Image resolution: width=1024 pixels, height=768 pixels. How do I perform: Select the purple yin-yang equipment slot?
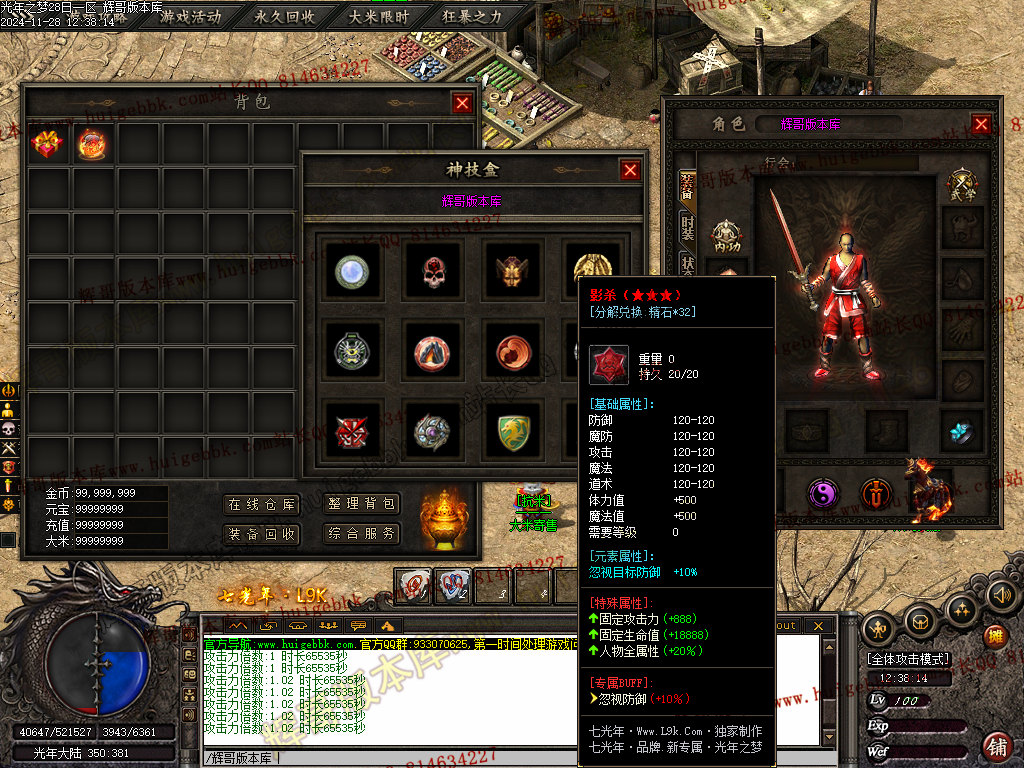click(823, 493)
